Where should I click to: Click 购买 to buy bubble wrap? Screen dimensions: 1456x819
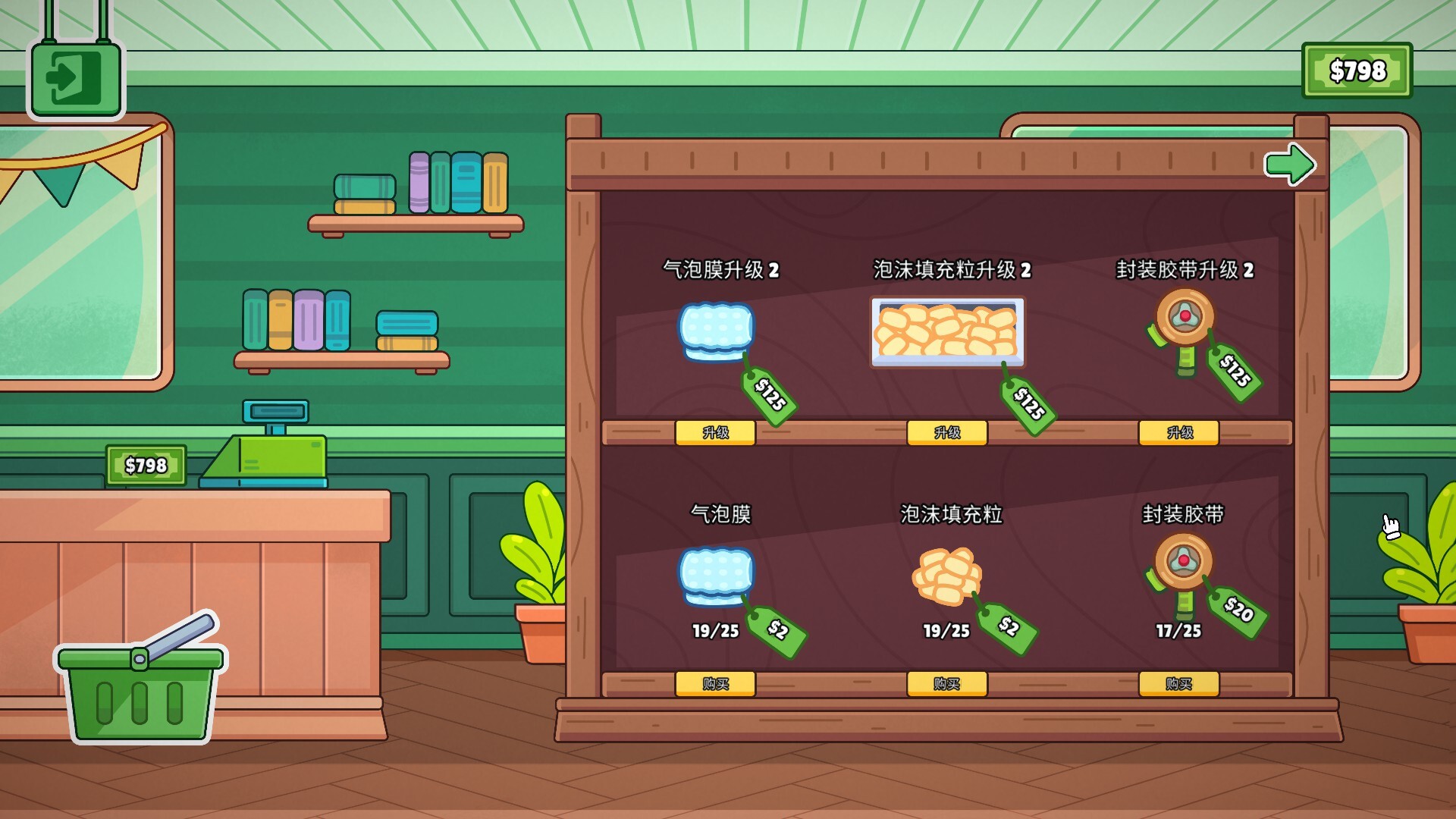[x=716, y=683]
